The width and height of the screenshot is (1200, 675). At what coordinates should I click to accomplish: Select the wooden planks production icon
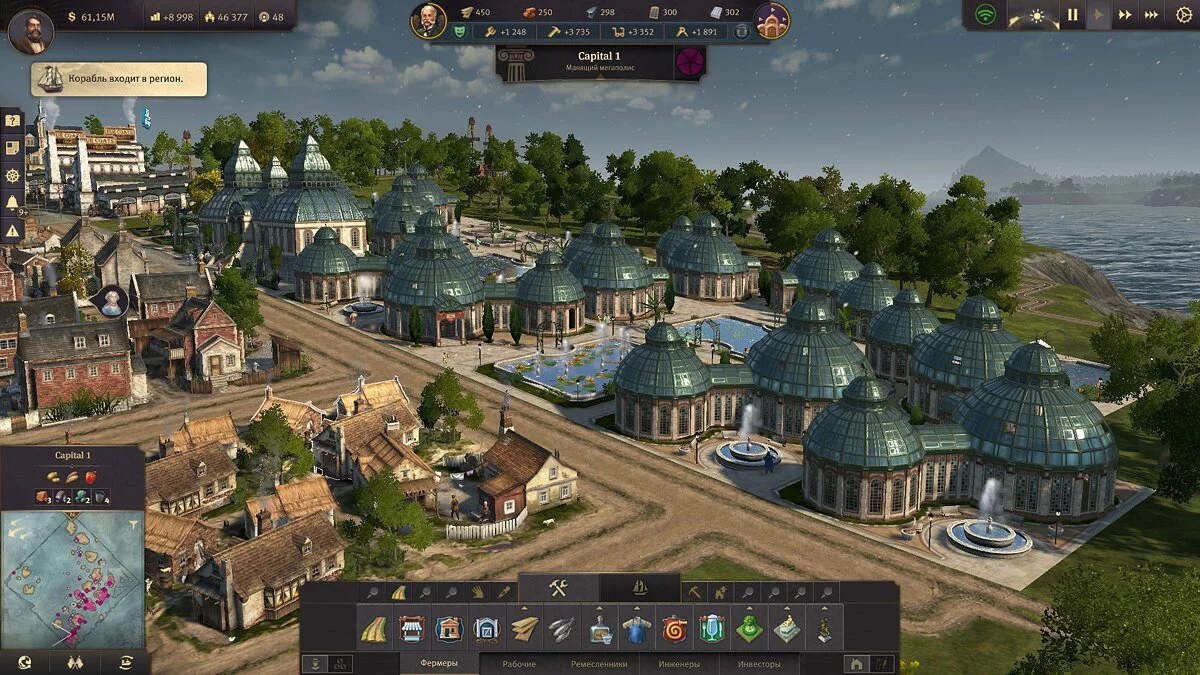(524, 629)
